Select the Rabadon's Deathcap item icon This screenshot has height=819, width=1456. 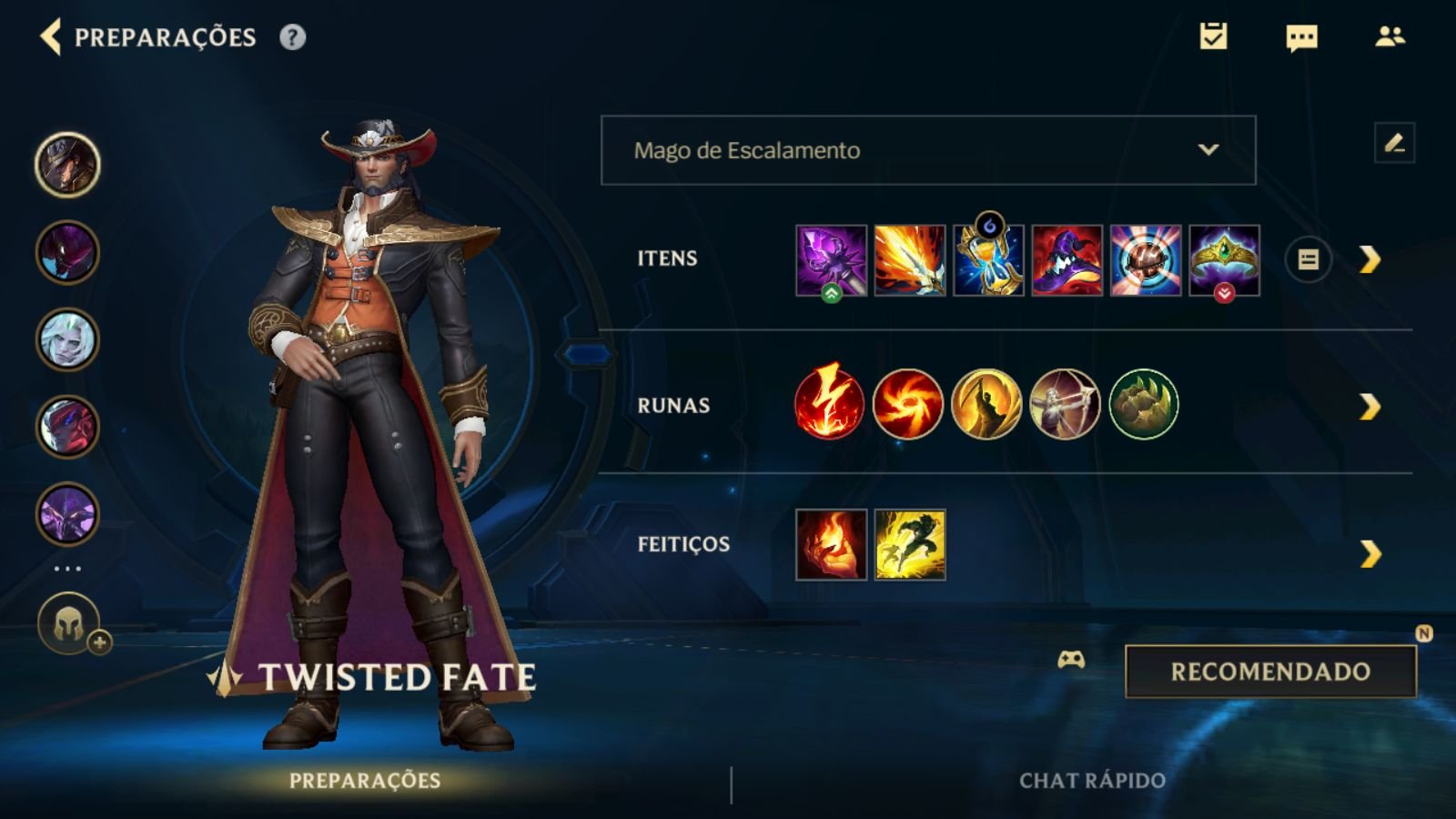click(1068, 259)
